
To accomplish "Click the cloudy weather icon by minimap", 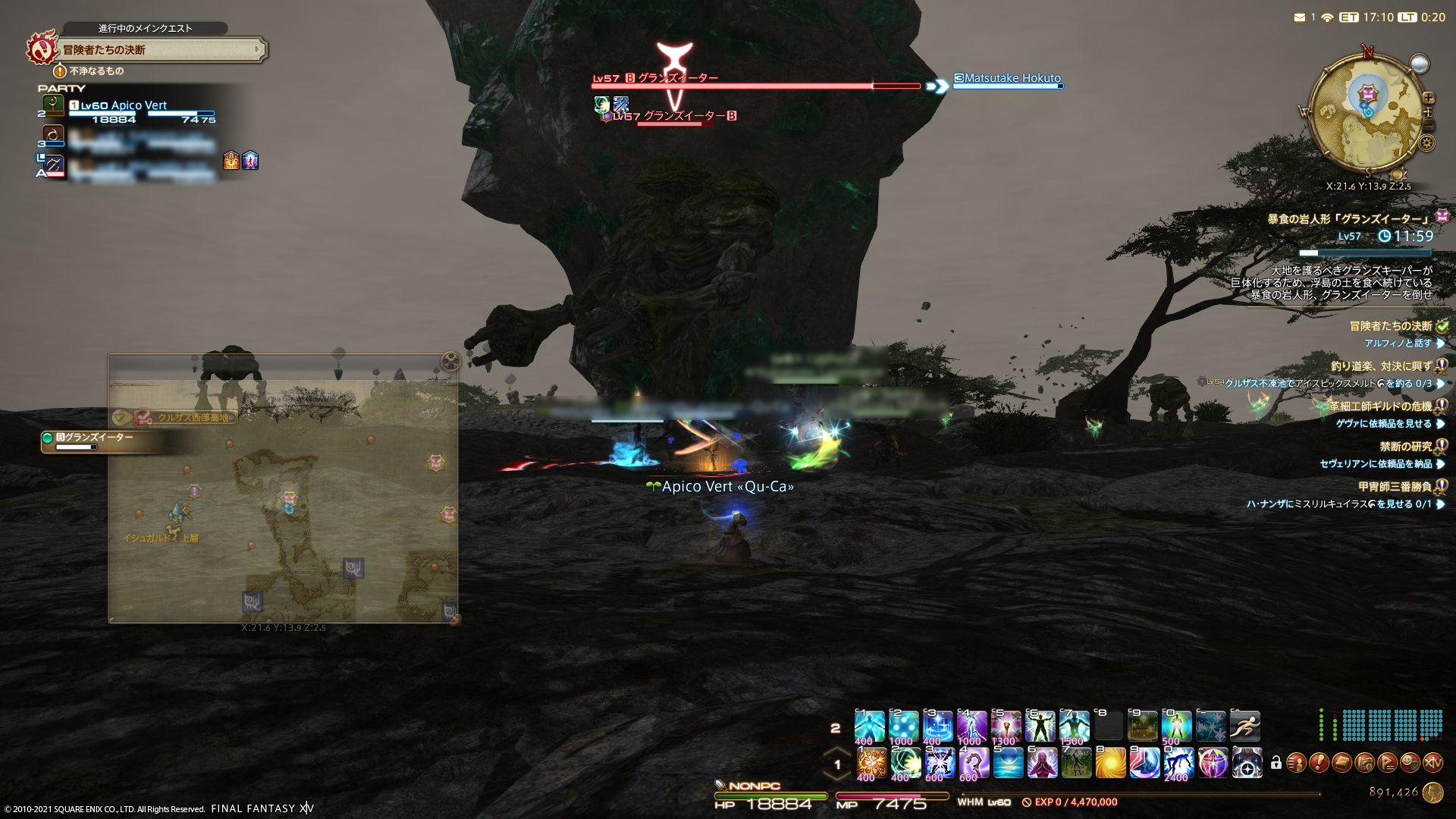I will coord(1419,64).
